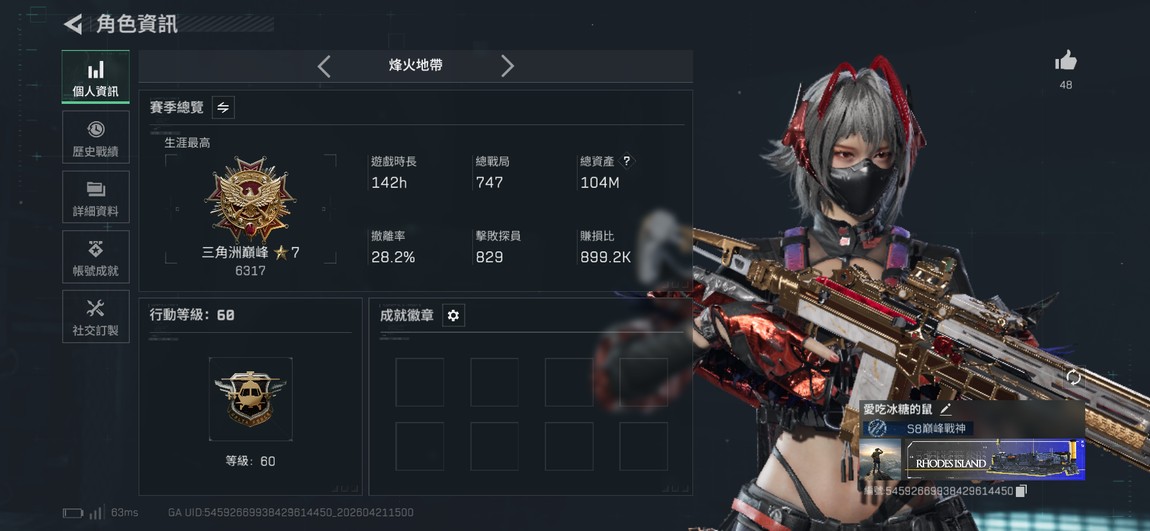The width and height of the screenshot is (1150, 531).
Task: Toggle the 賽季總覽 swap button
Action: coord(223,107)
